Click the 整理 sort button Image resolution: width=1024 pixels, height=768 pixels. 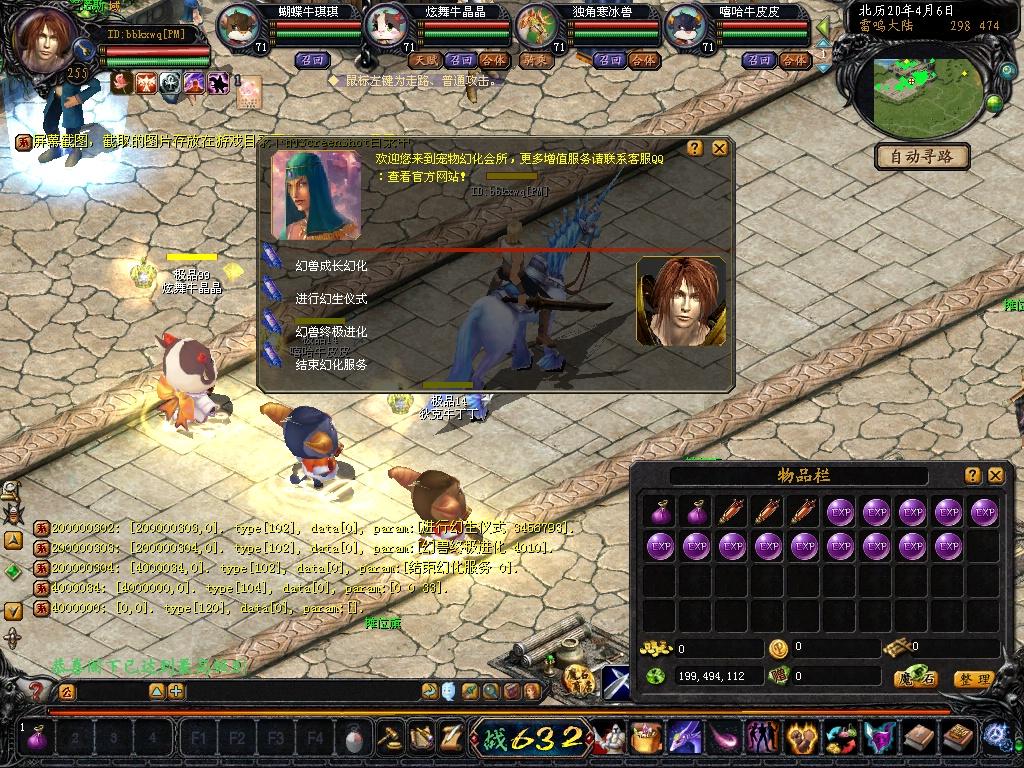(973, 679)
